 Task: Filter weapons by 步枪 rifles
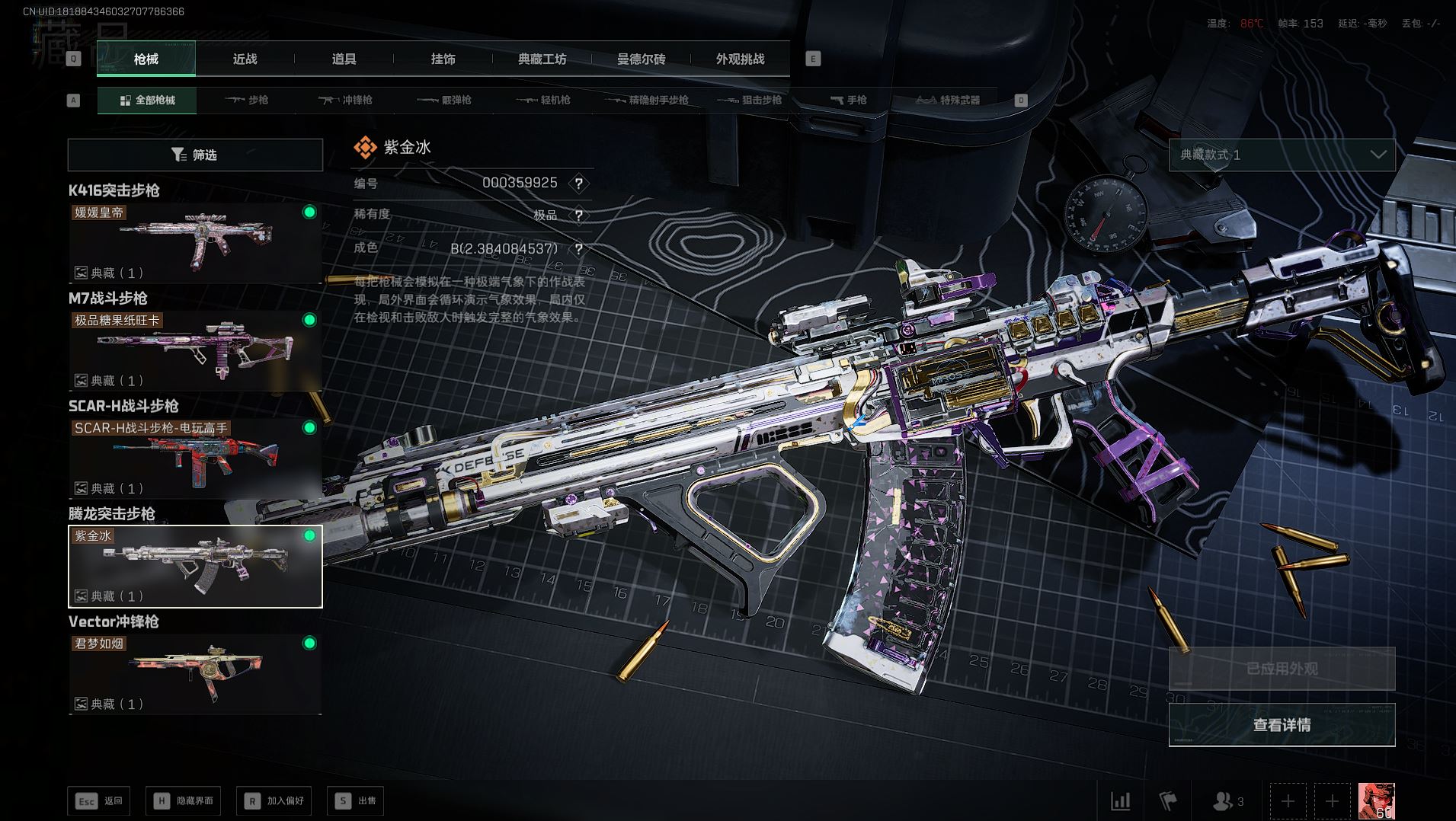(247, 101)
